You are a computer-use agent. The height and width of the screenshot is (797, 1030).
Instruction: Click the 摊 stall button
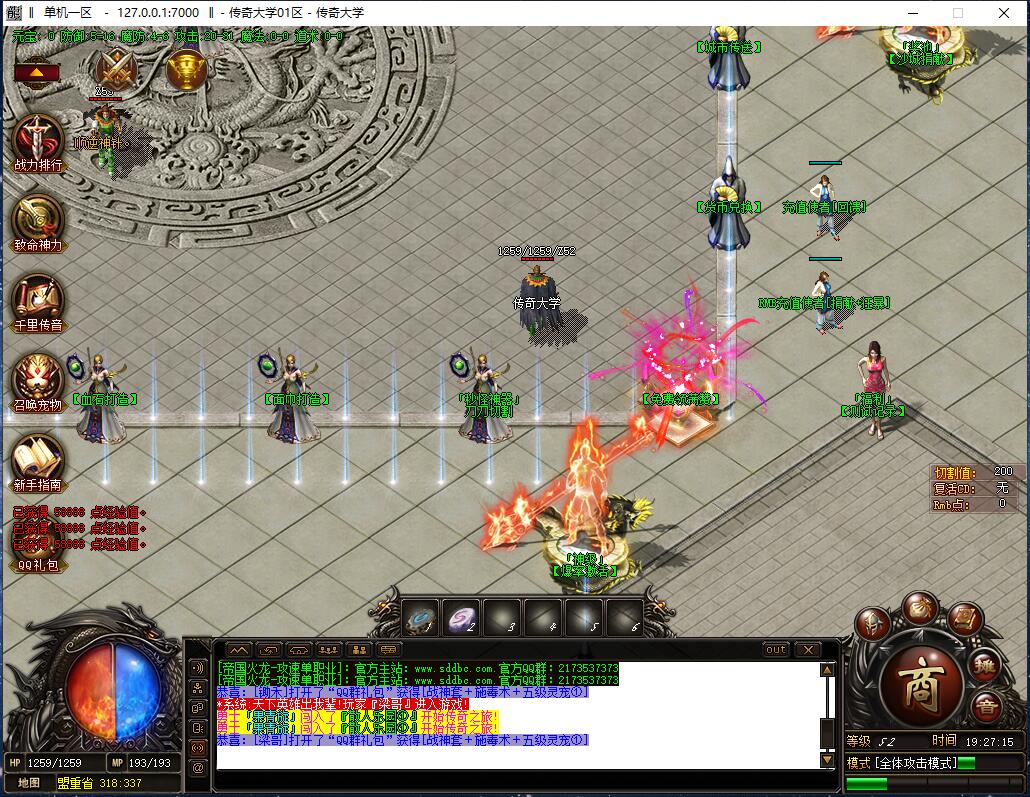pyautogui.click(x=986, y=663)
